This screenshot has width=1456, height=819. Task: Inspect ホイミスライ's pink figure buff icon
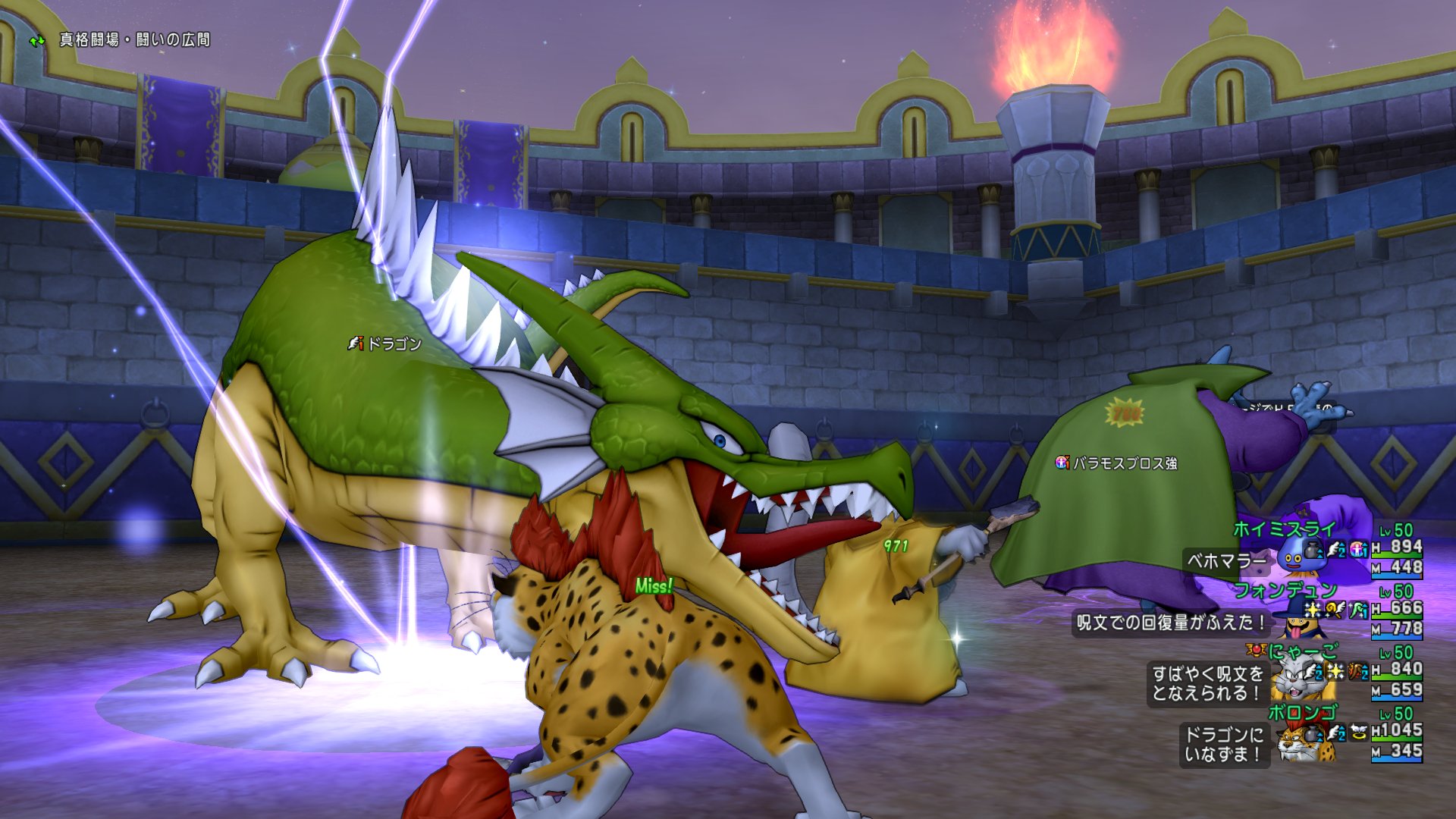pyautogui.click(x=1358, y=548)
